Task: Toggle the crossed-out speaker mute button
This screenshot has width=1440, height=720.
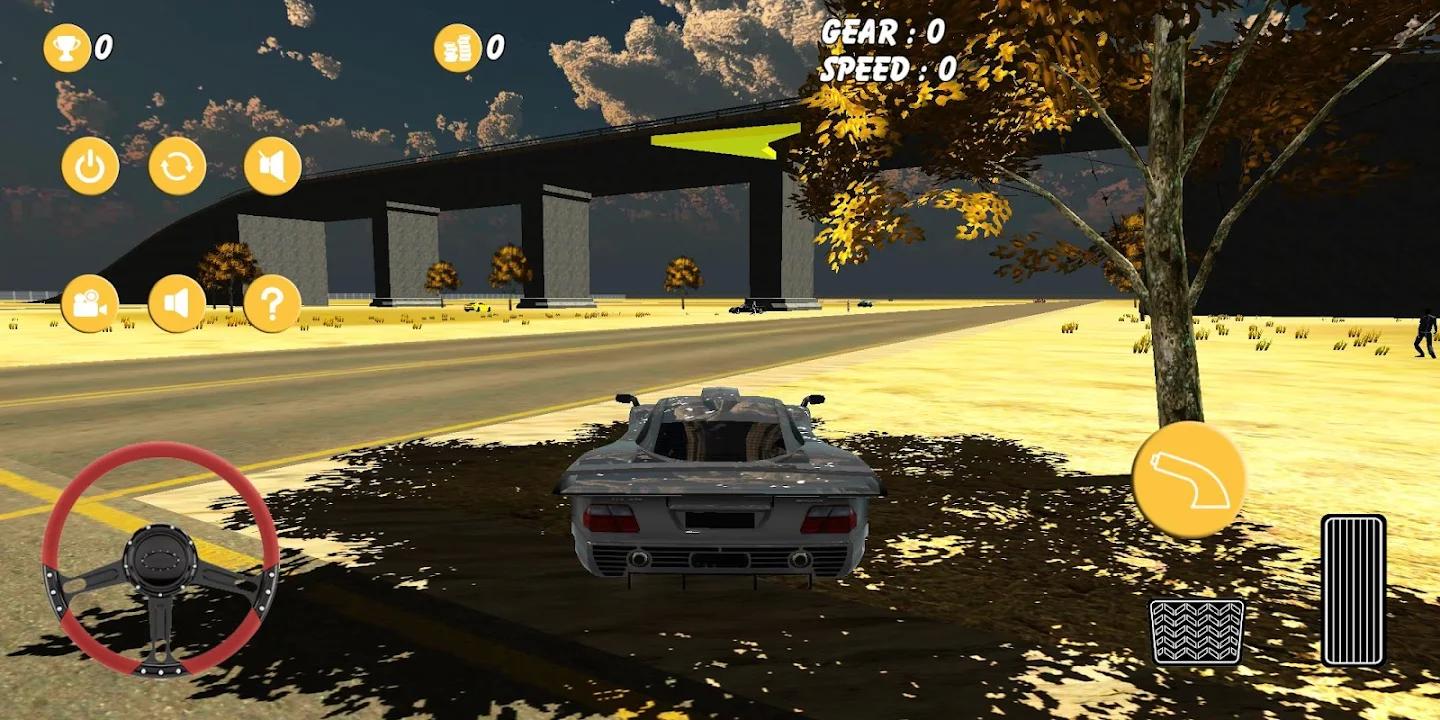Action: coord(272,166)
